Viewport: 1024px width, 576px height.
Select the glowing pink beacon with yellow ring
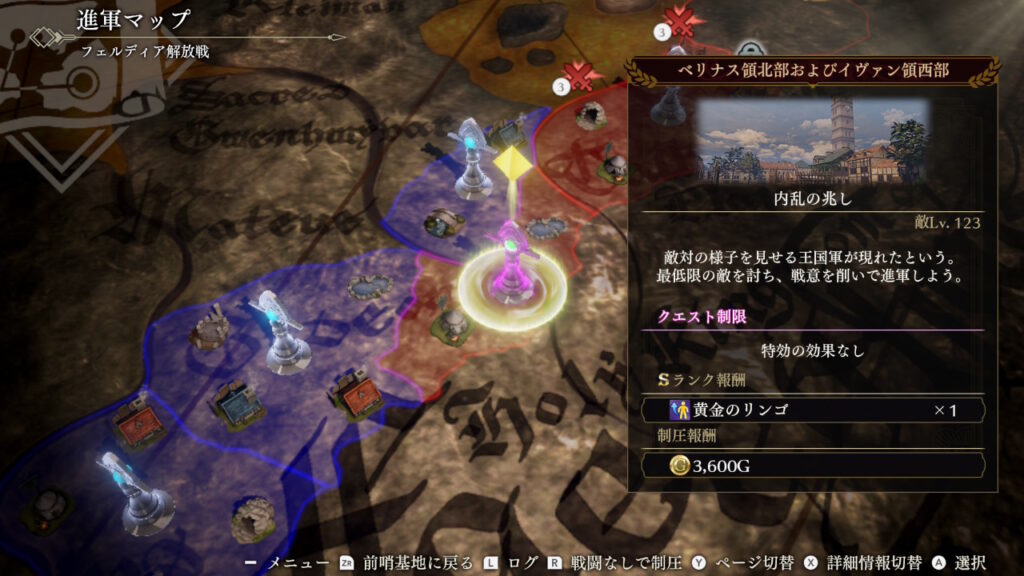click(512, 273)
